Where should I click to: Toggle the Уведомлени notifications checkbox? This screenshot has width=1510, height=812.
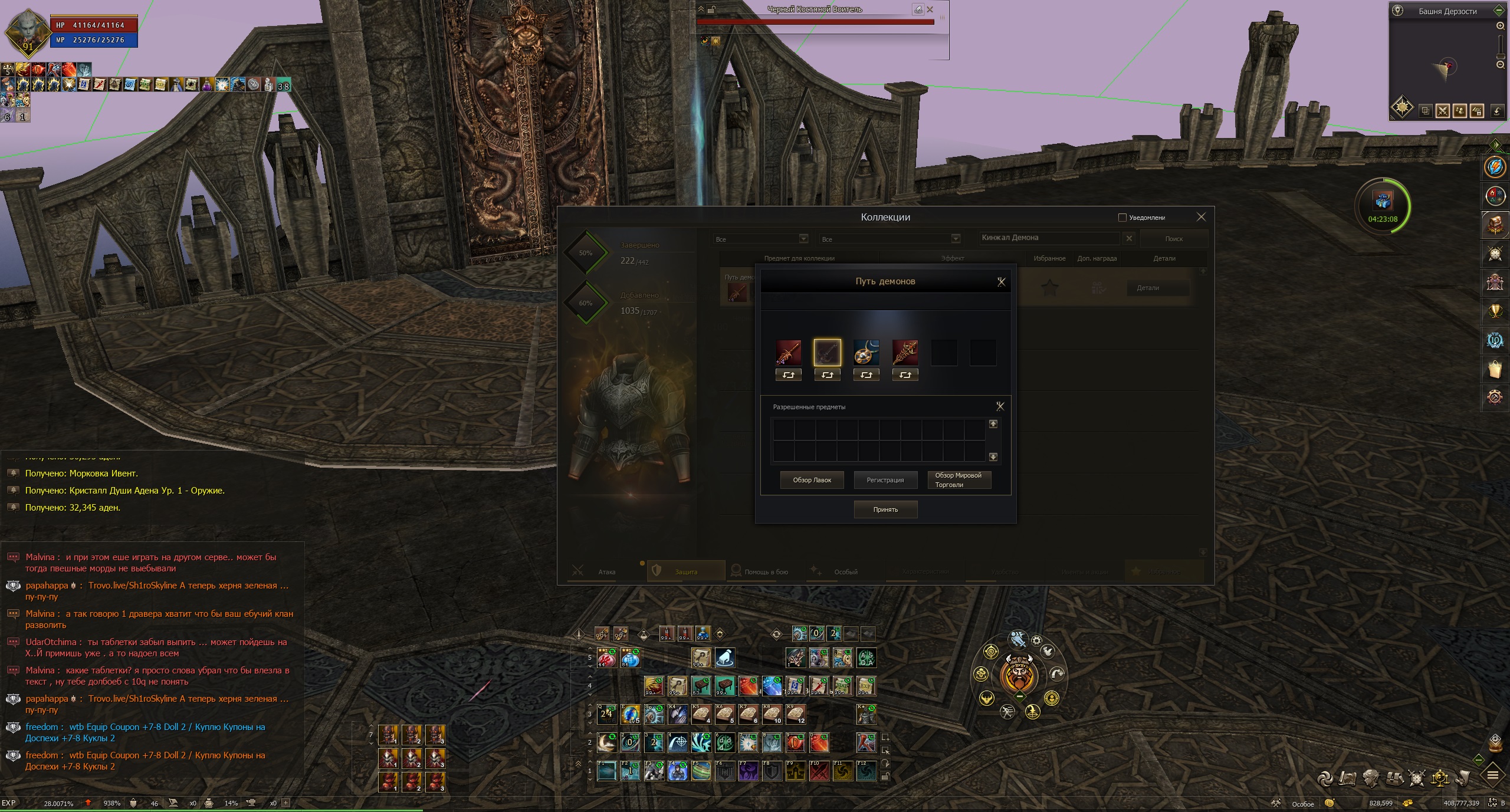(x=1122, y=218)
